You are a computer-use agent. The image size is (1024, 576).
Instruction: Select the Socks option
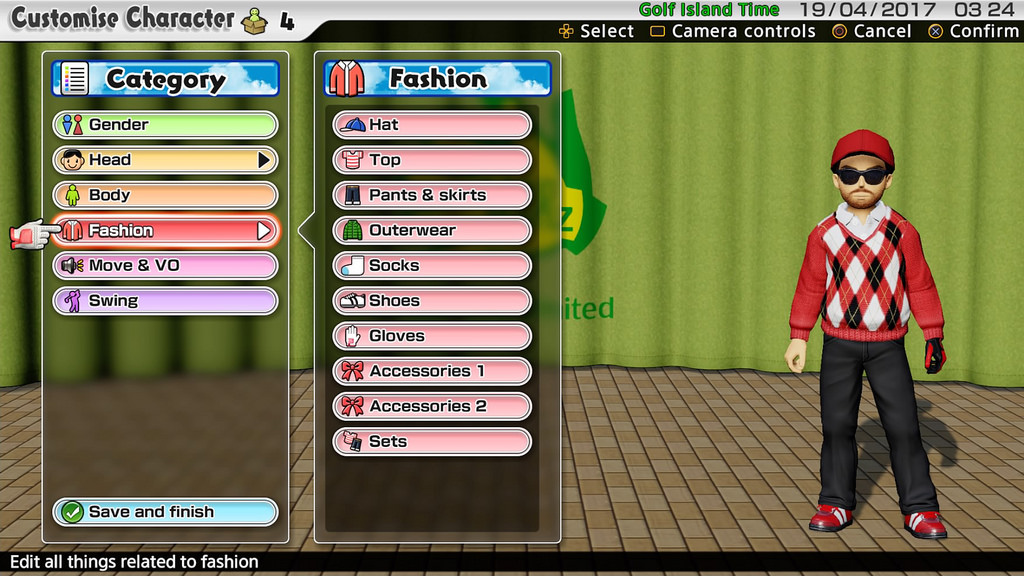click(x=431, y=266)
